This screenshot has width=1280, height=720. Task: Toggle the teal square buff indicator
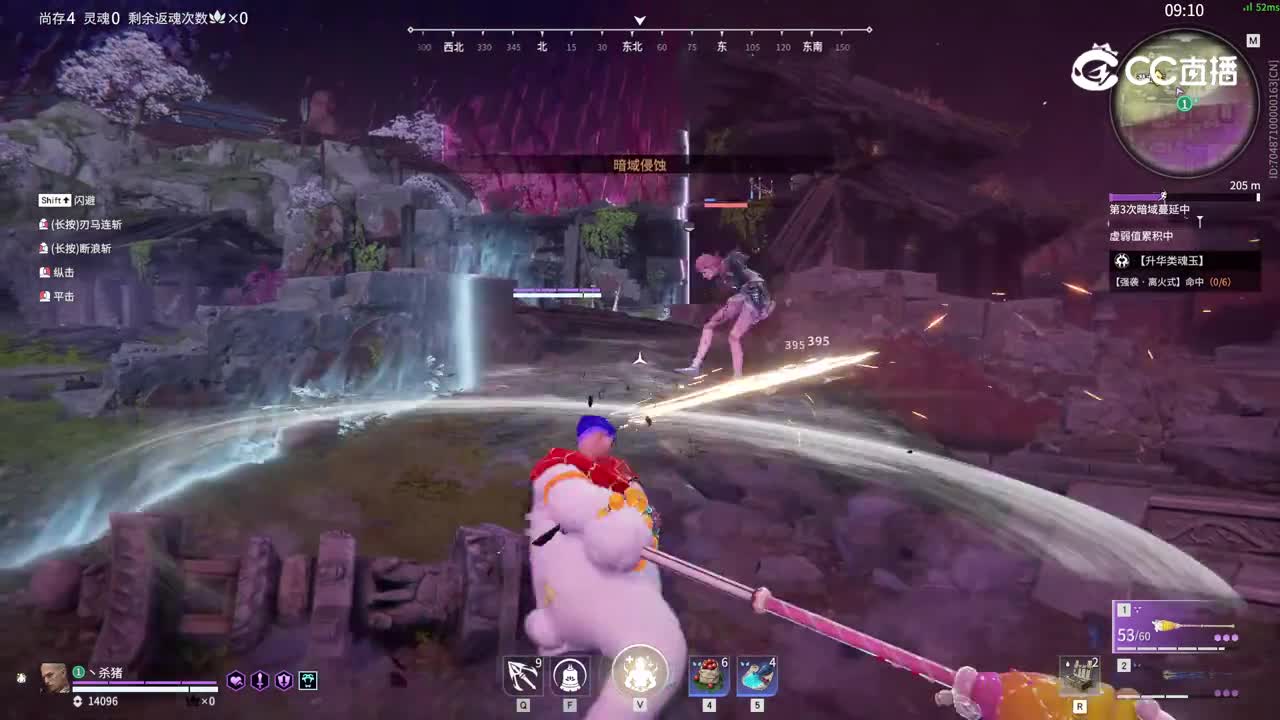tap(310, 679)
